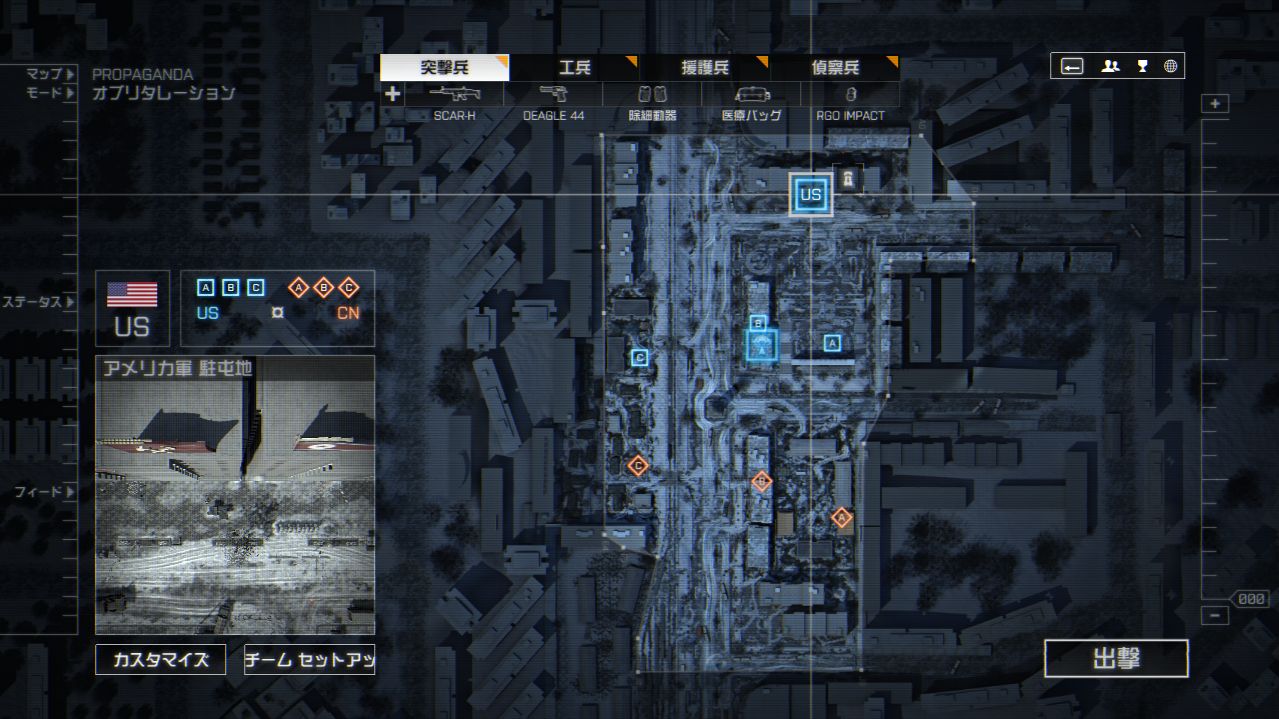Viewport: 1279px width, 719px height.
Task: Open the globe icon
Action: pyautogui.click(x=1170, y=66)
